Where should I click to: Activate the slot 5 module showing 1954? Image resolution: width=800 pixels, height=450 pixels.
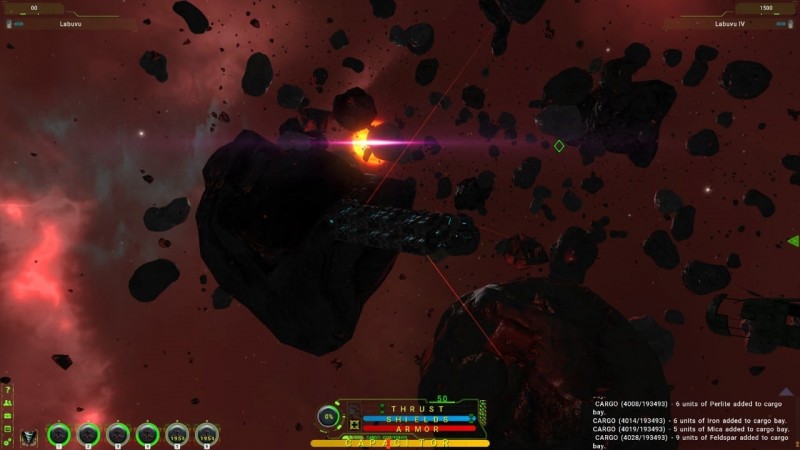point(177,435)
